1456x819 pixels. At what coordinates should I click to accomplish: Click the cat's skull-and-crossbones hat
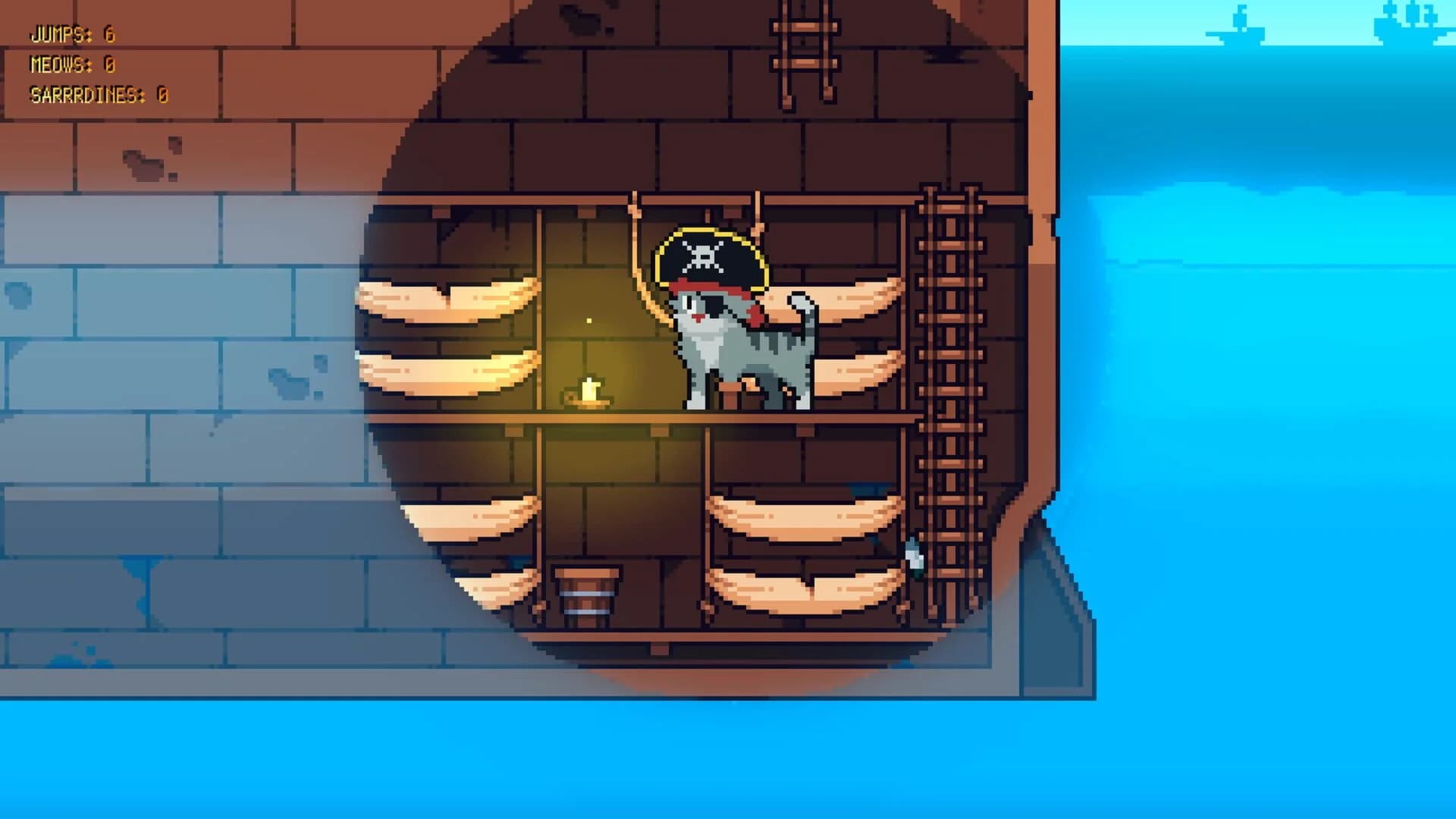coord(705,258)
